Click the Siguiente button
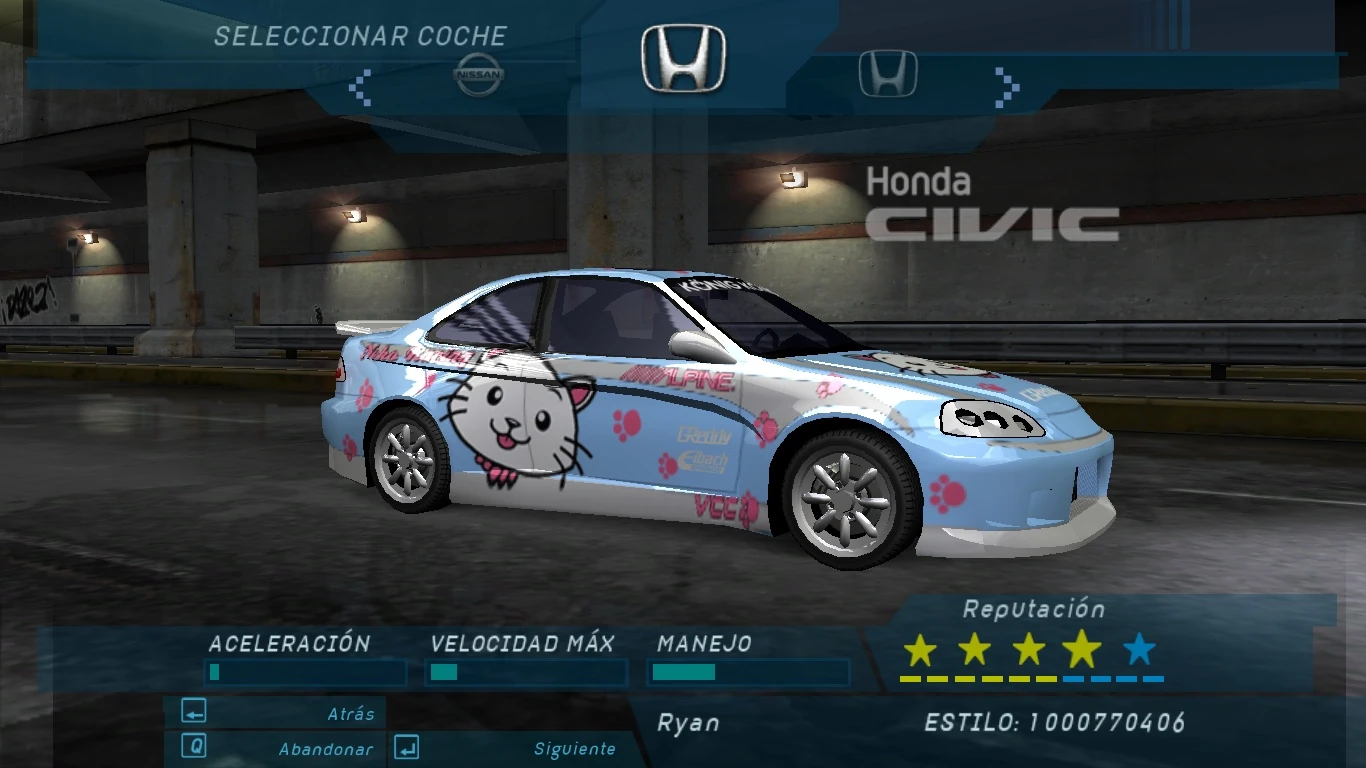Image resolution: width=1366 pixels, height=768 pixels. (577, 748)
